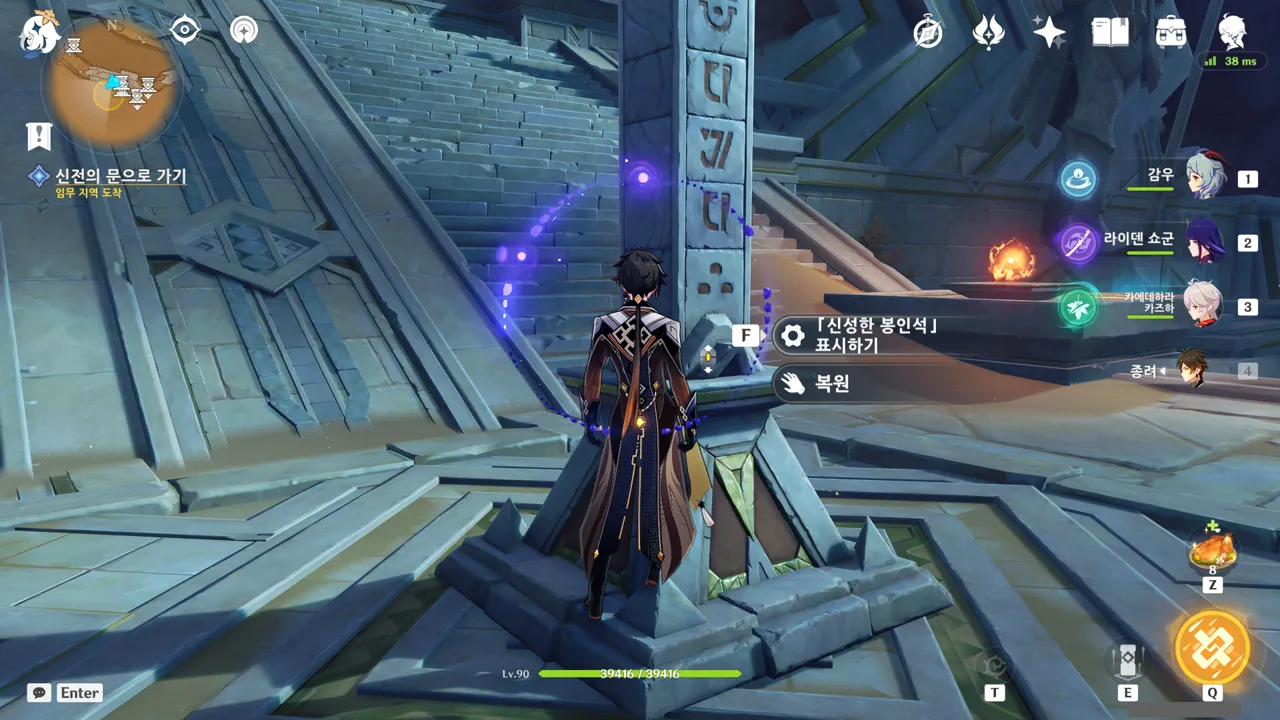Choose the 신성한 봉인석 표시하기 option
This screenshot has height=720, width=1280.
point(860,336)
